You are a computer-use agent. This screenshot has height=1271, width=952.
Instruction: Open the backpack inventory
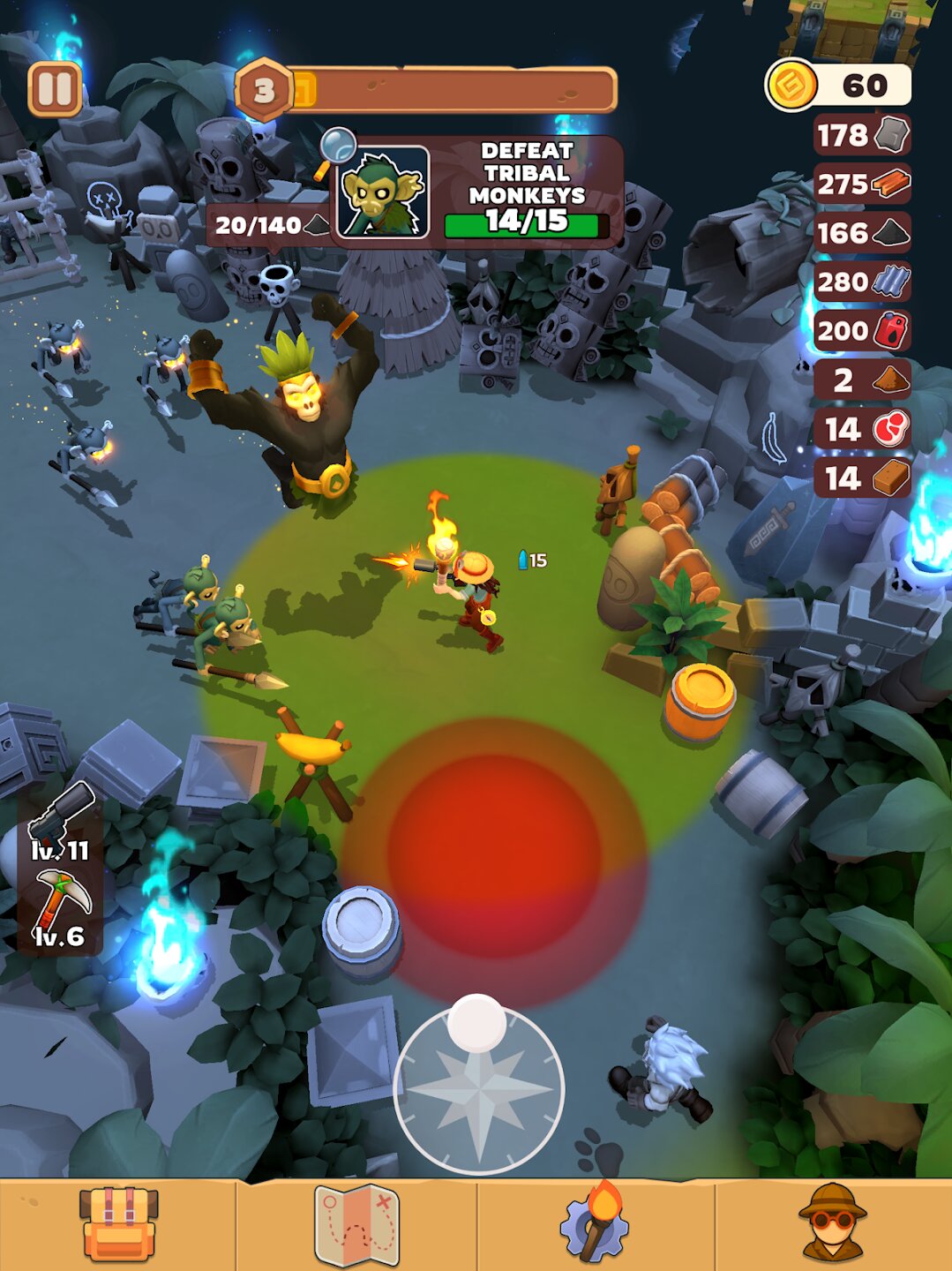pyautogui.click(x=118, y=1223)
